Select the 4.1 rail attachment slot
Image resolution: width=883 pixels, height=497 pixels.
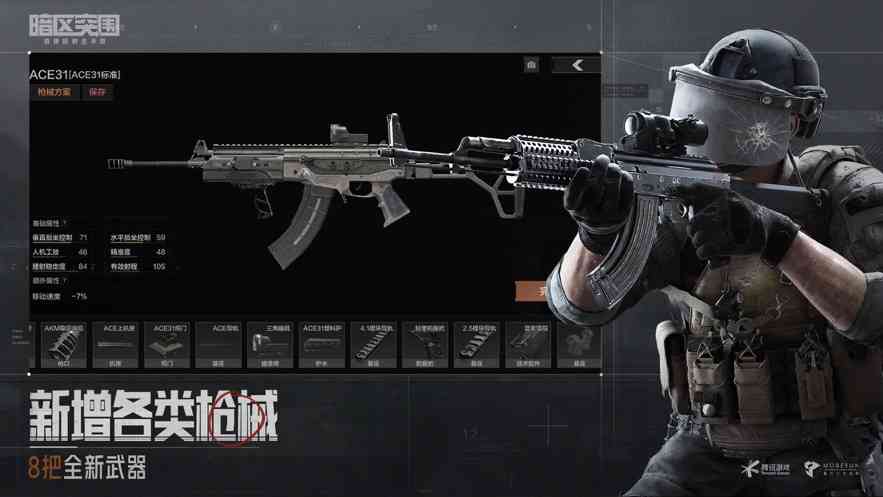coord(373,345)
